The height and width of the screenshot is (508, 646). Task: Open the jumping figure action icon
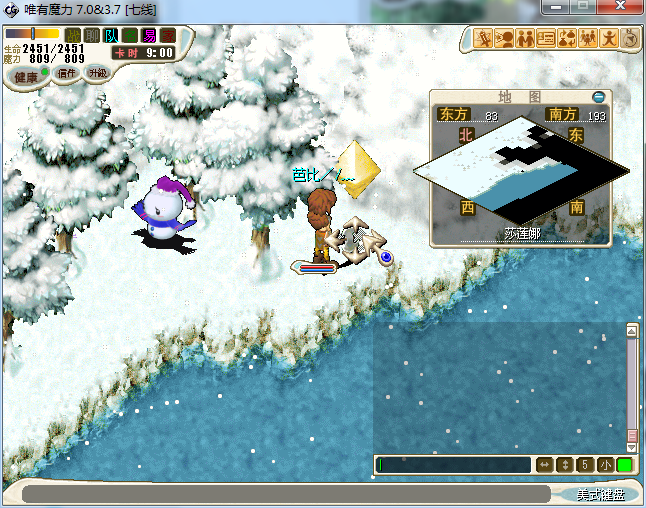[609, 39]
